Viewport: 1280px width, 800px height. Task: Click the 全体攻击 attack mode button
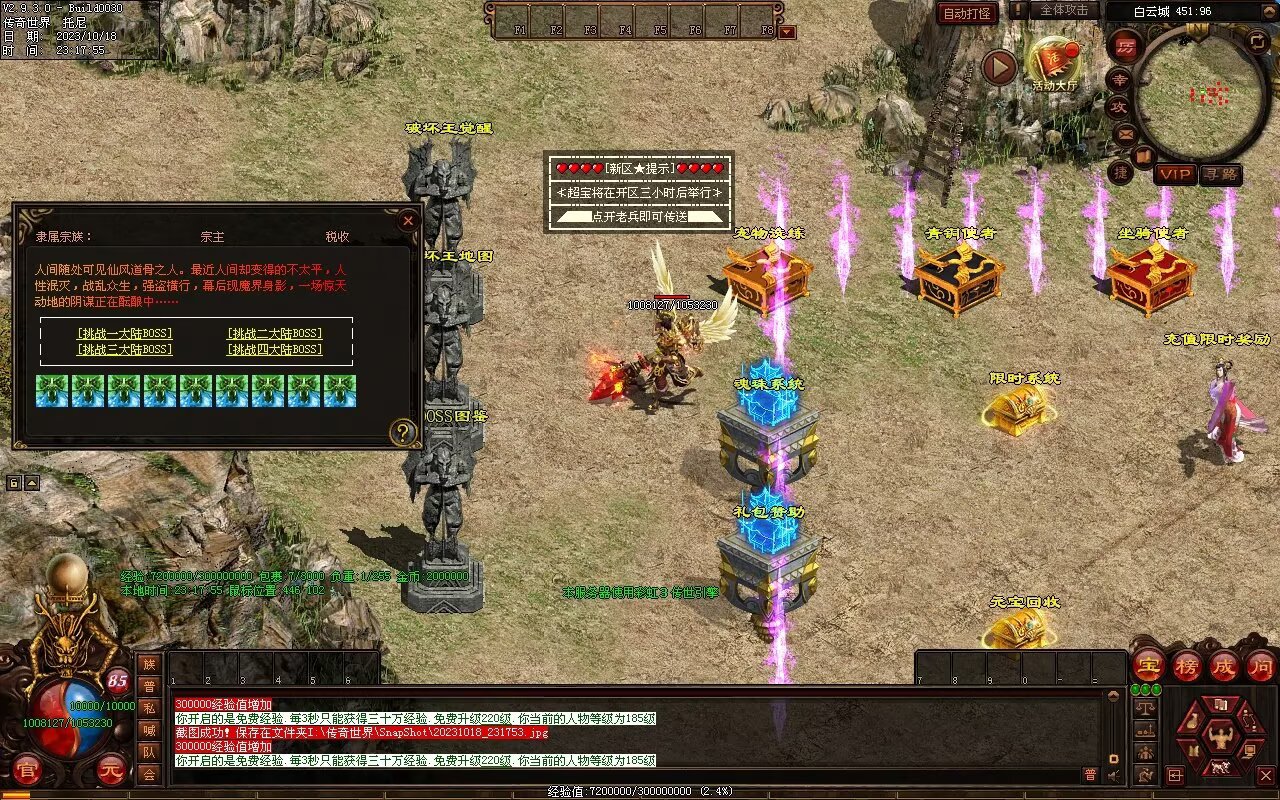click(x=1063, y=10)
